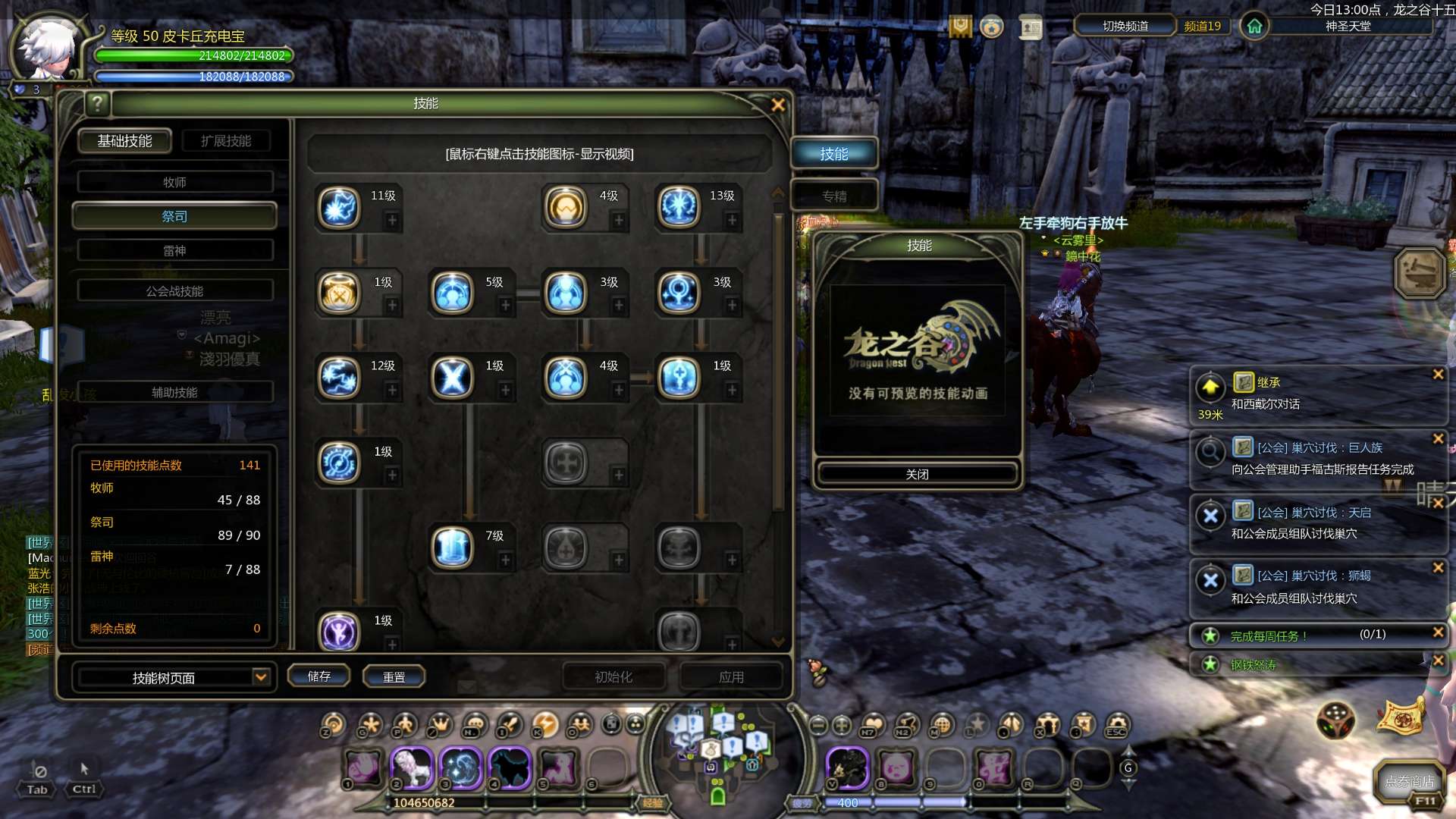
Task: Dismiss the 继承 quest tracker entry
Action: pyautogui.click(x=1438, y=374)
